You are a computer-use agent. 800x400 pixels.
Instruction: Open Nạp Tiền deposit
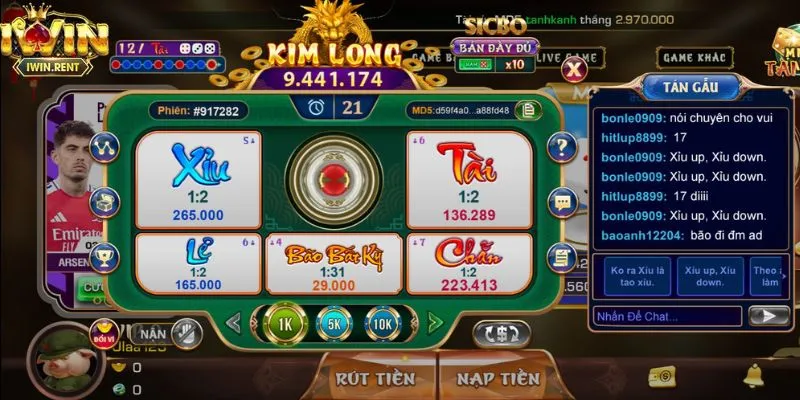click(x=497, y=379)
